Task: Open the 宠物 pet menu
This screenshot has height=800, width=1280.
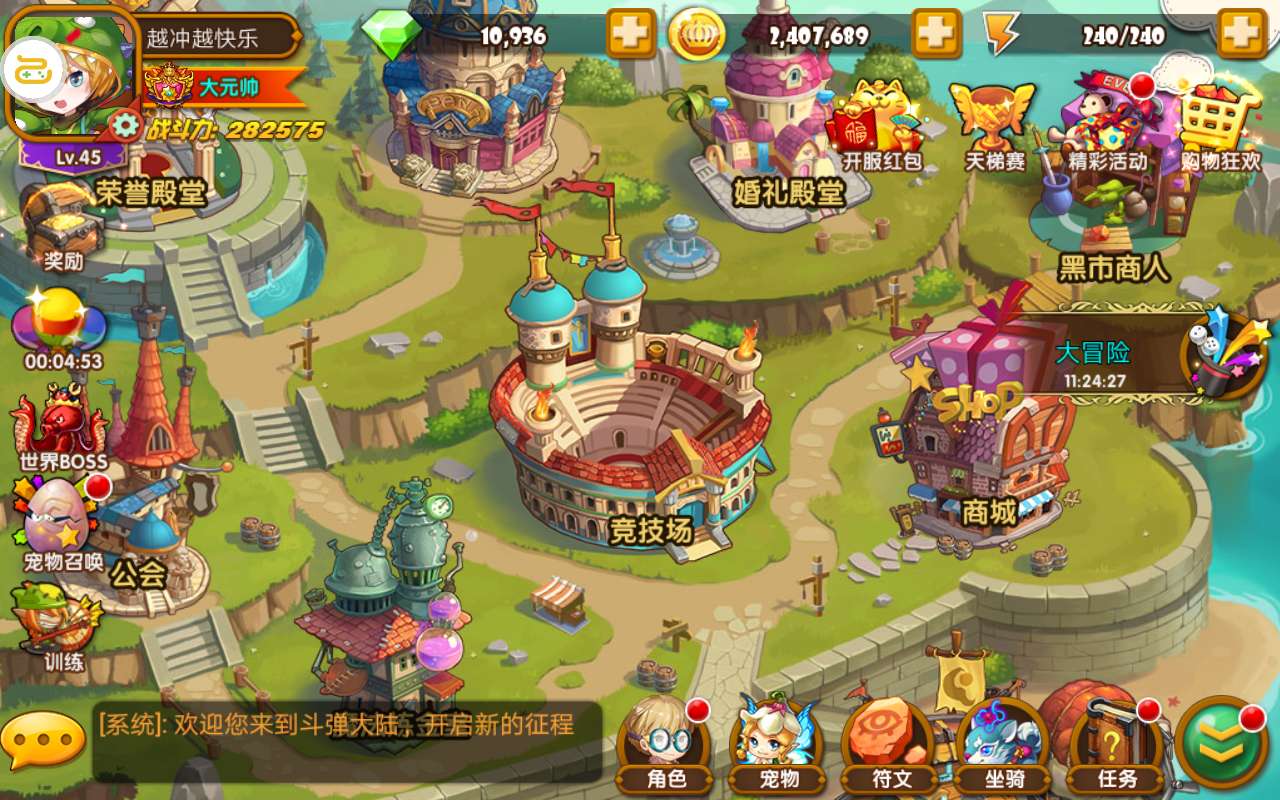Action: pos(778,745)
